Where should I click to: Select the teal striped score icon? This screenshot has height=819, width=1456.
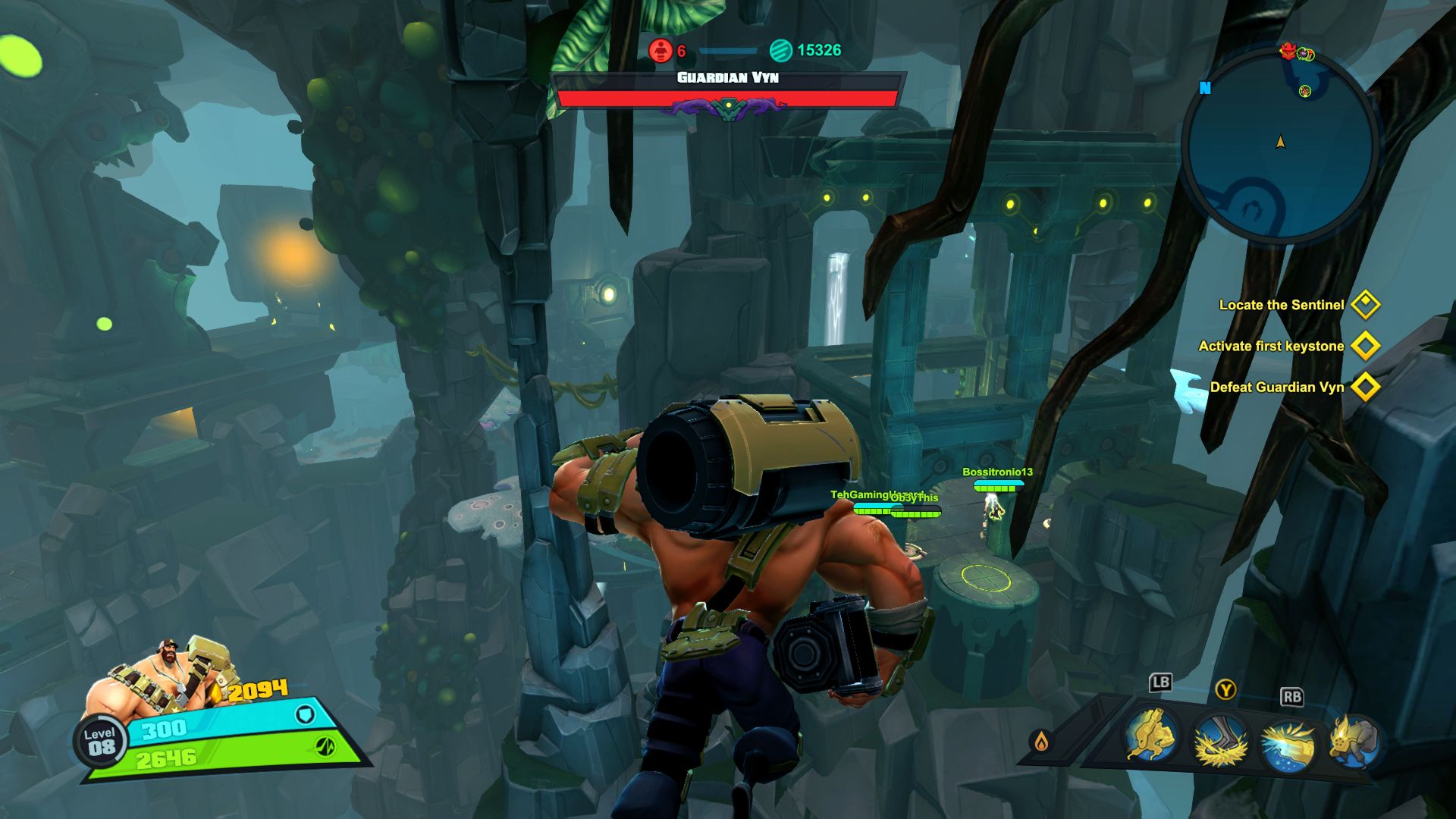point(780,51)
